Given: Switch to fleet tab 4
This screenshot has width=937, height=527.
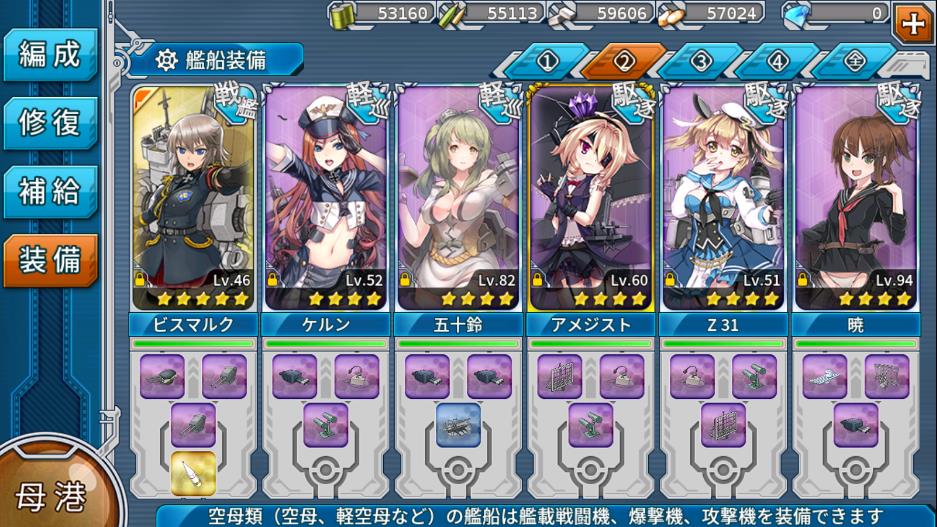Looking at the screenshot, I should click(x=778, y=61).
